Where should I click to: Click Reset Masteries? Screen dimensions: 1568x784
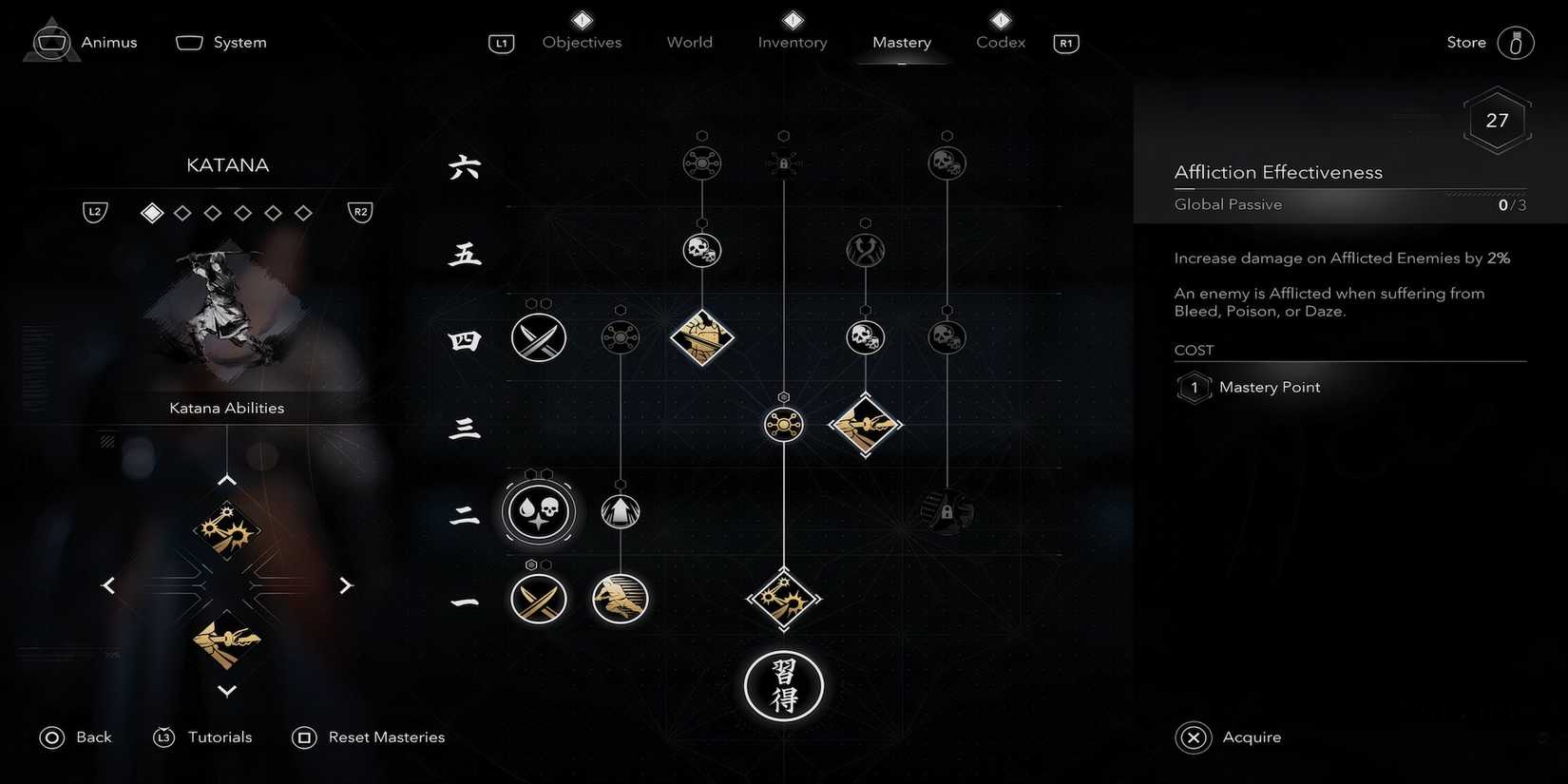369,736
